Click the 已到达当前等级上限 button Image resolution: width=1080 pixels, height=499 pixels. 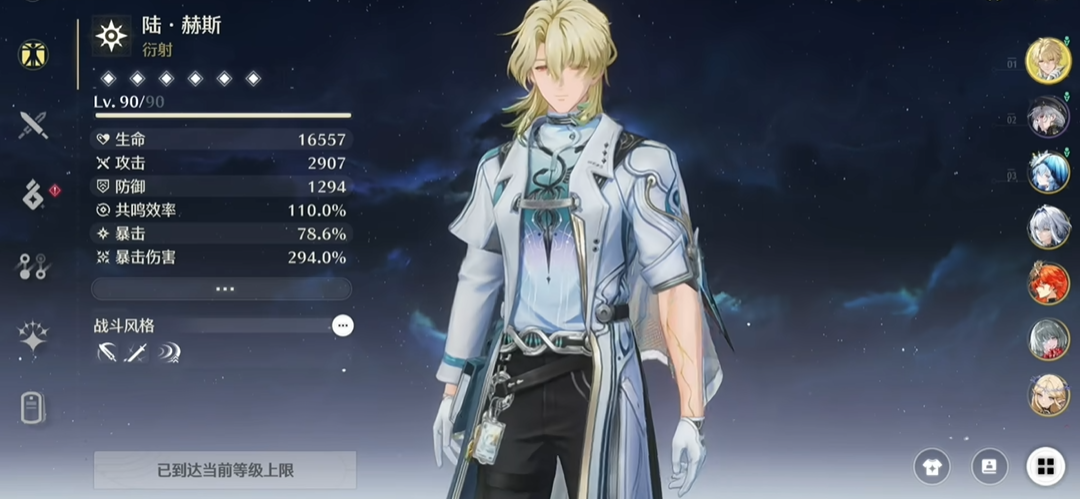click(225, 469)
